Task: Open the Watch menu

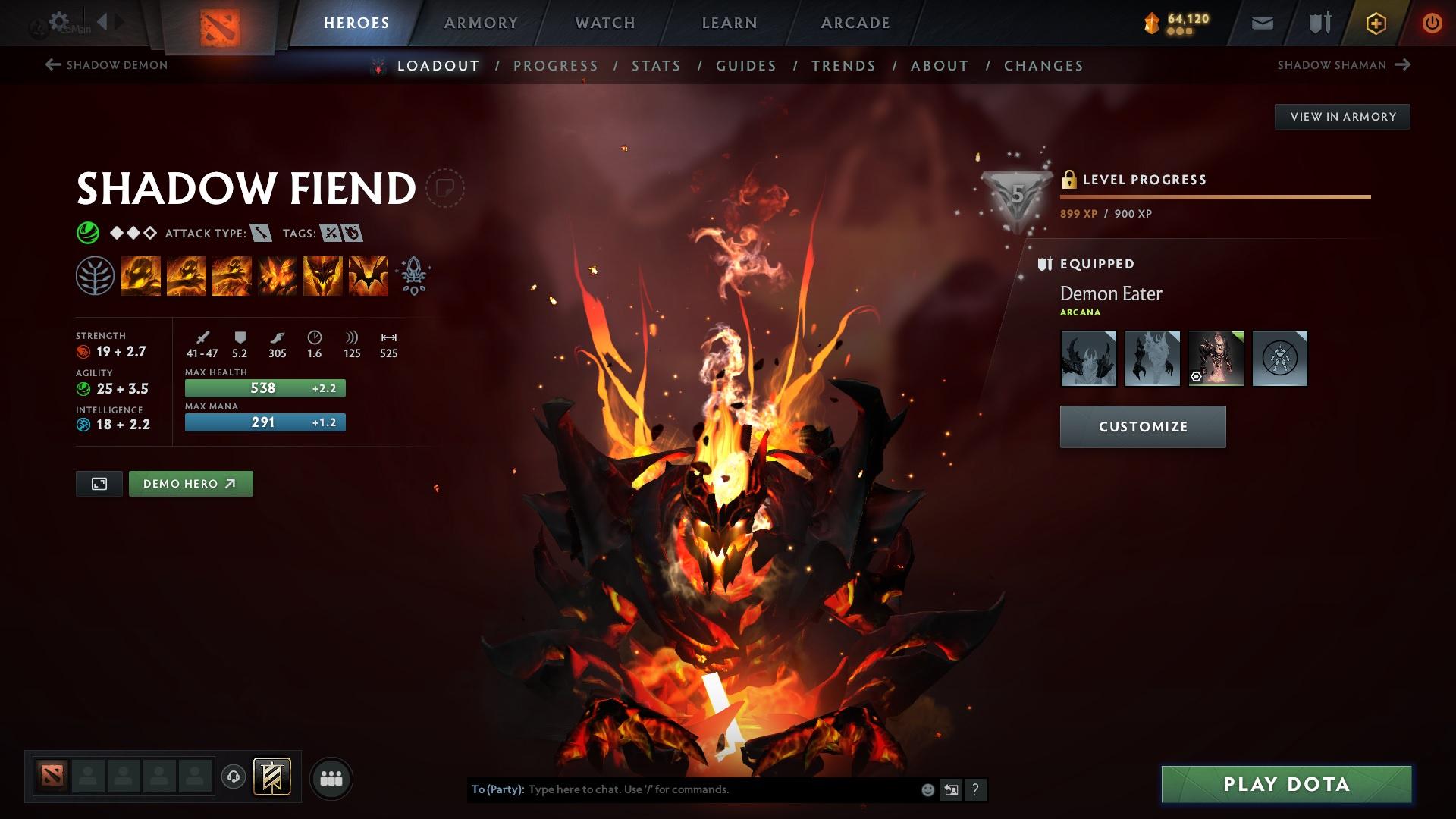Action: coord(604,23)
